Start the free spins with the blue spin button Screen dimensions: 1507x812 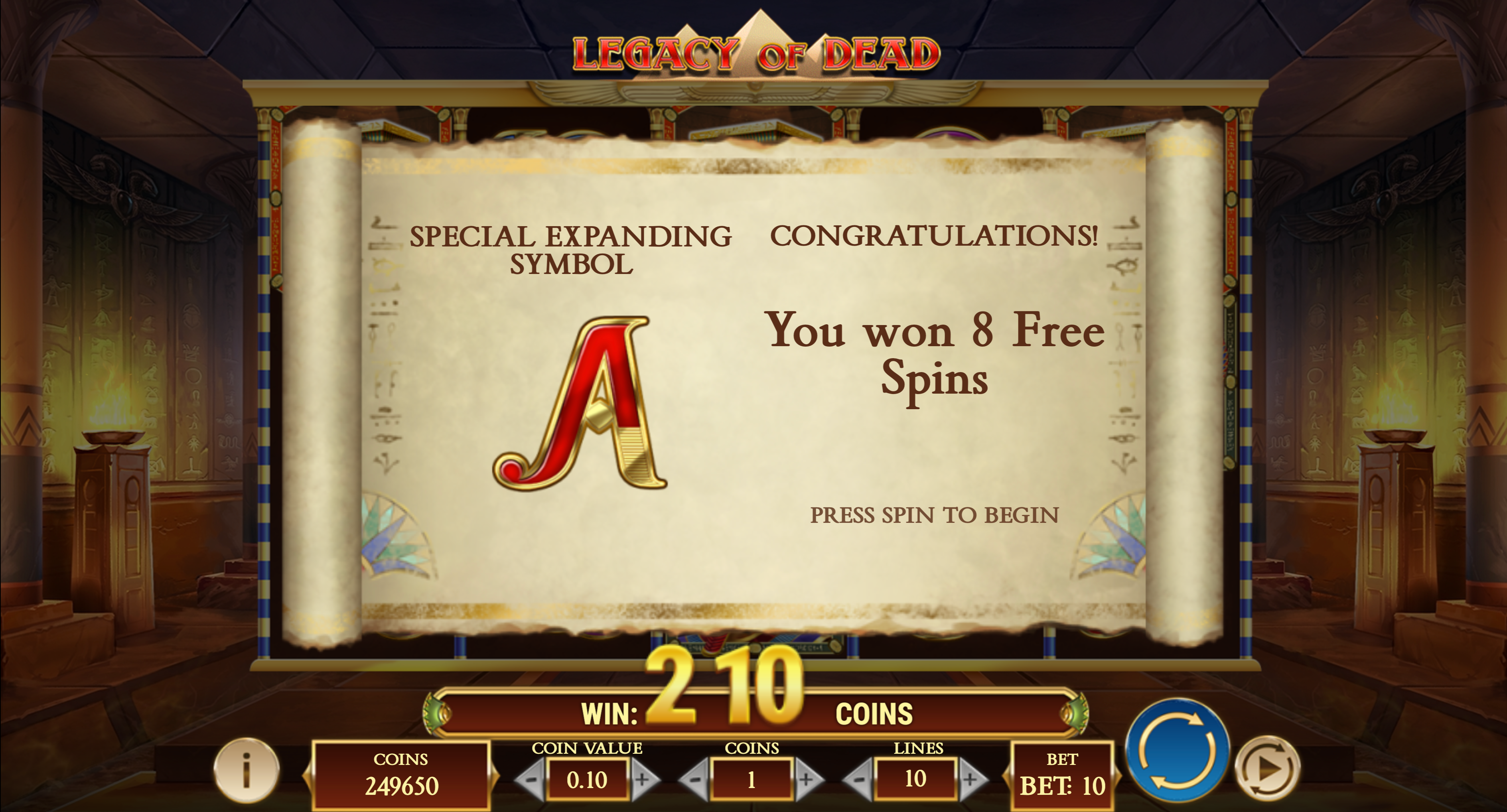coord(1177,750)
